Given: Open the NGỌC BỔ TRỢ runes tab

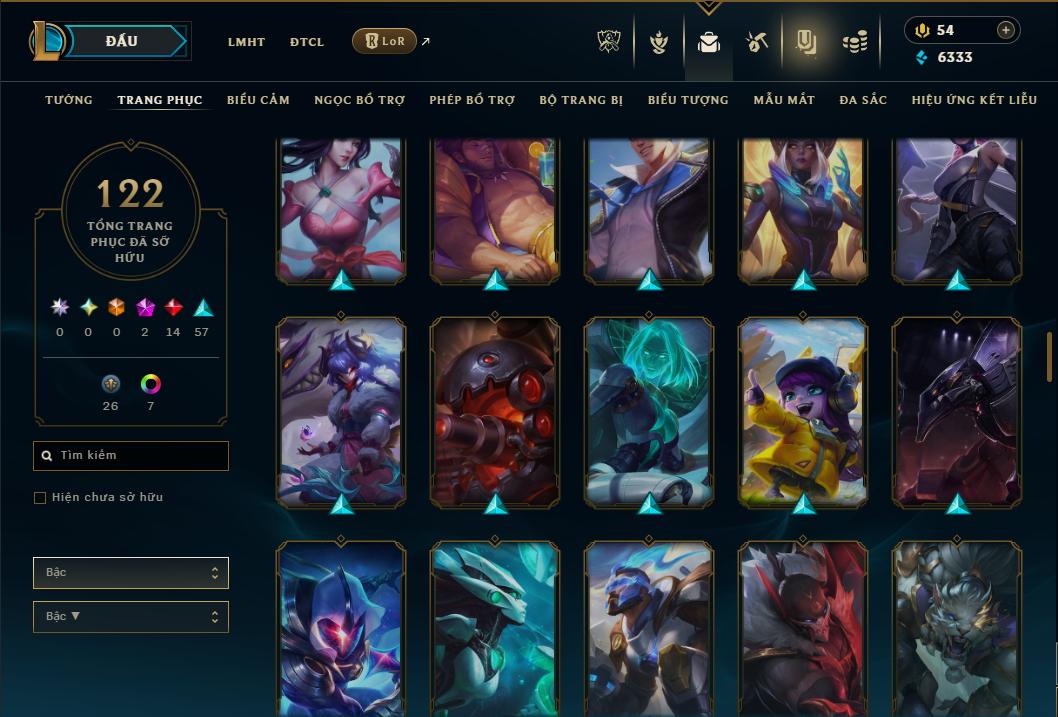Looking at the screenshot, I should tap(359, 100).
